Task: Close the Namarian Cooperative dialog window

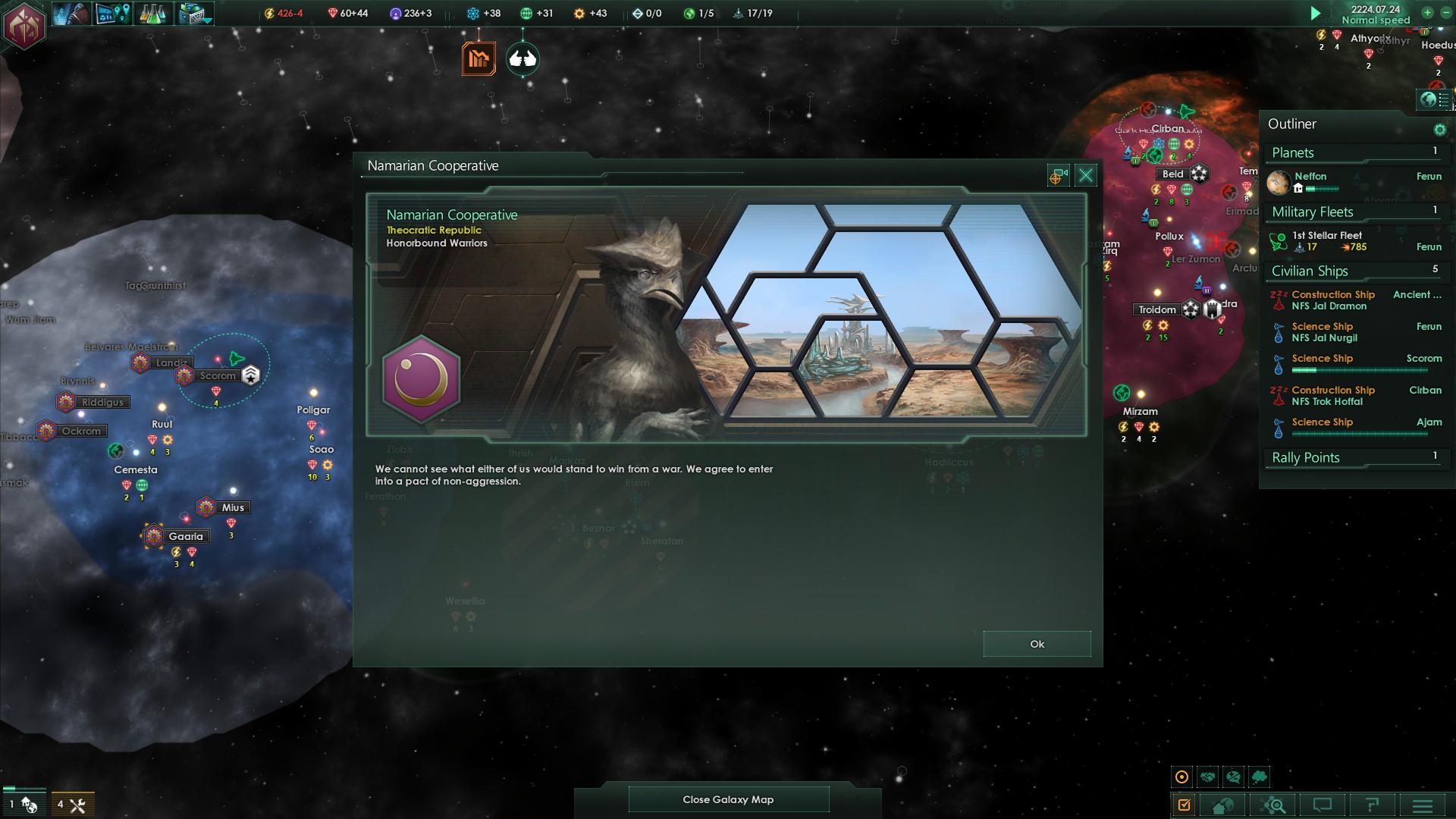Action: pyautogui.click(x=1085, y=176)
